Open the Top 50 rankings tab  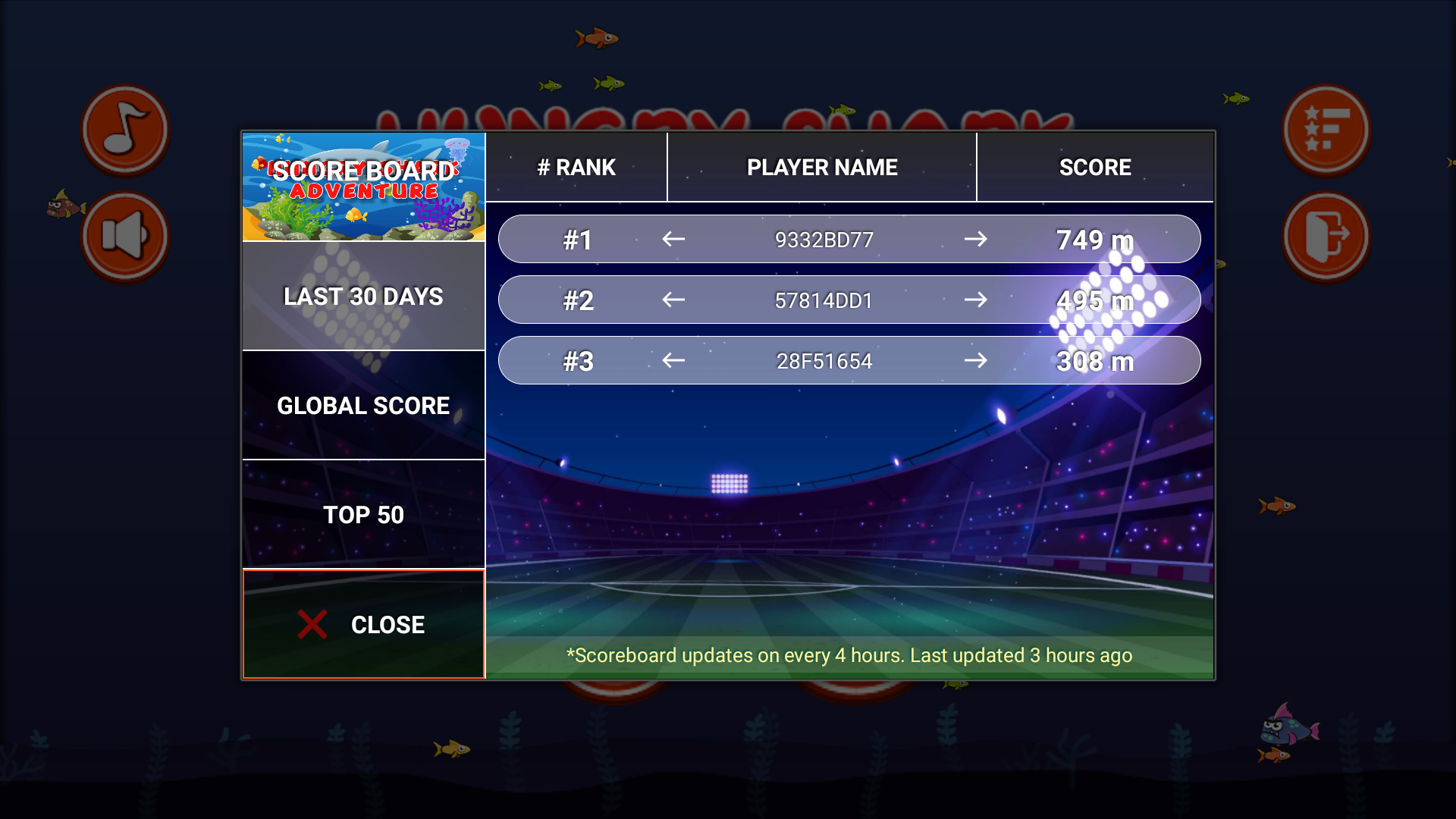[x=362, y=515]
